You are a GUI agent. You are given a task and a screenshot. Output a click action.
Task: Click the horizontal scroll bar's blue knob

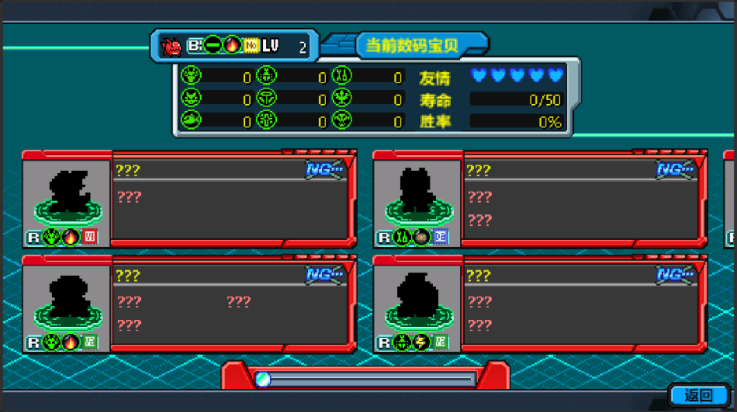click(263, 379)
